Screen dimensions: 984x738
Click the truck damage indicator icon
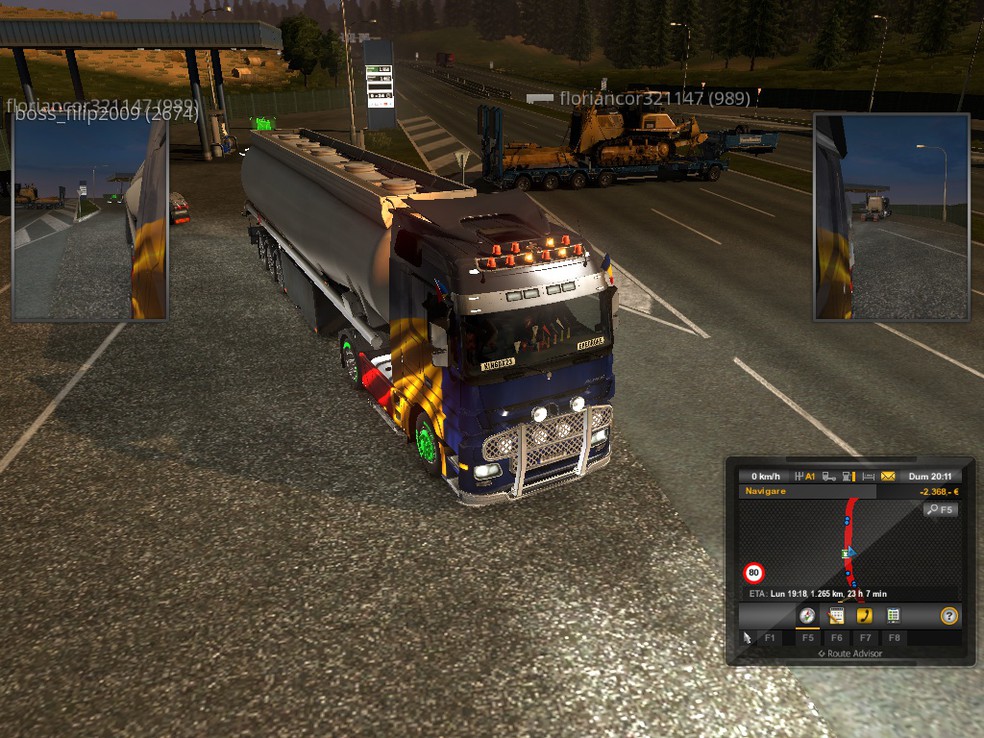tap(829, 477)
